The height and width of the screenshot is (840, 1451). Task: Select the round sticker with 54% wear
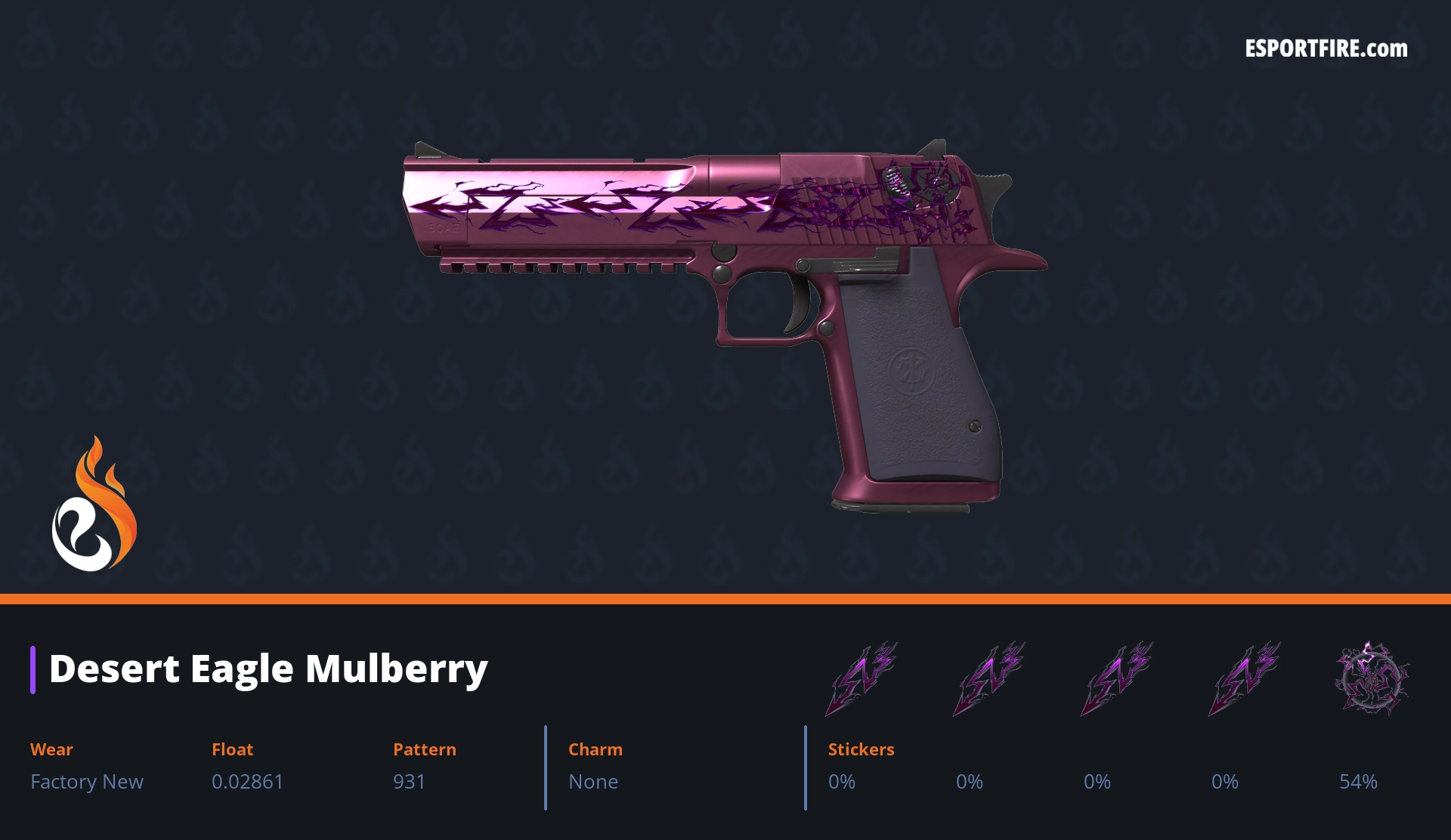coord(1371,678)
